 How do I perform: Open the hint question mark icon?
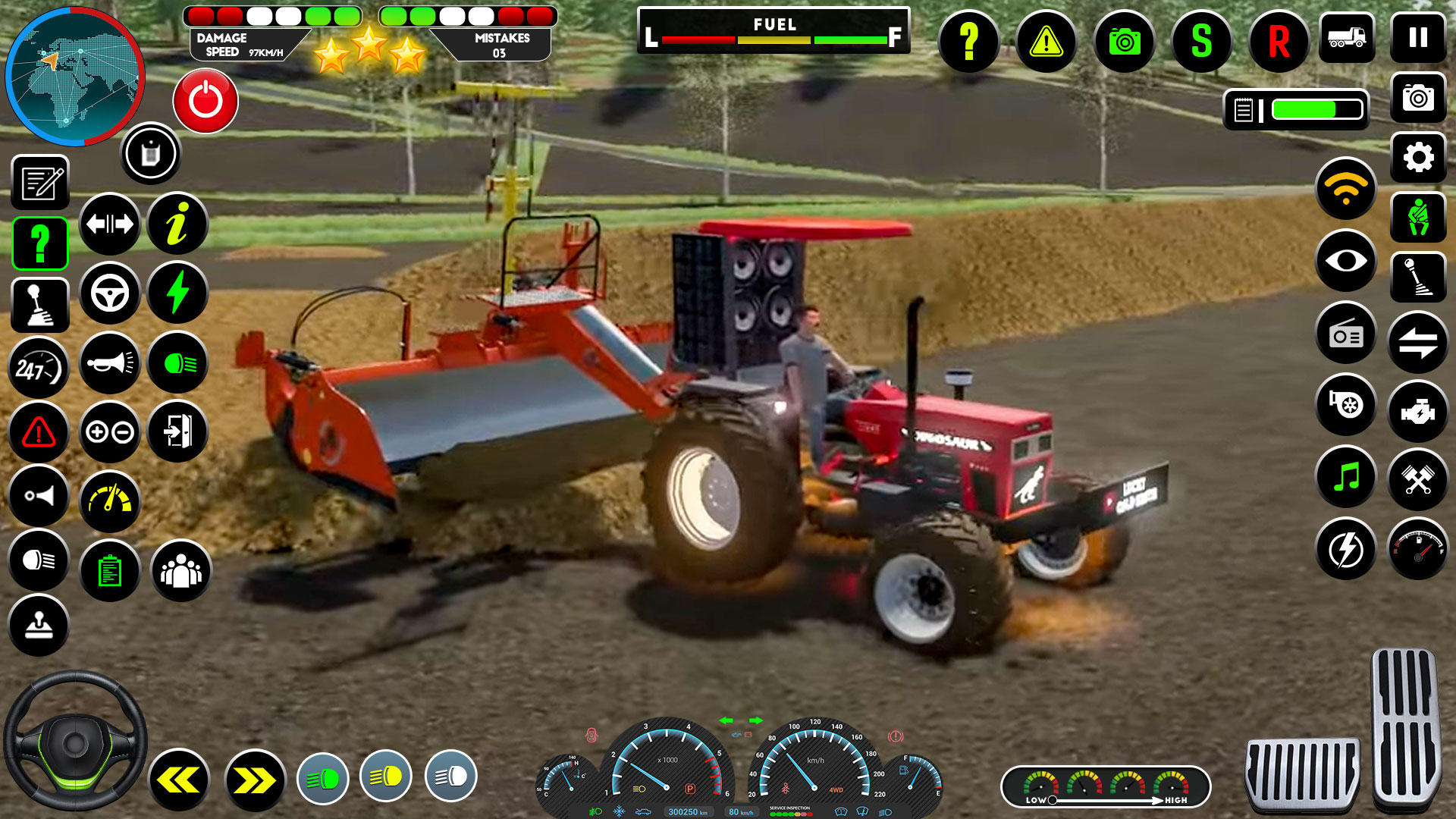(x=969, y=43)
